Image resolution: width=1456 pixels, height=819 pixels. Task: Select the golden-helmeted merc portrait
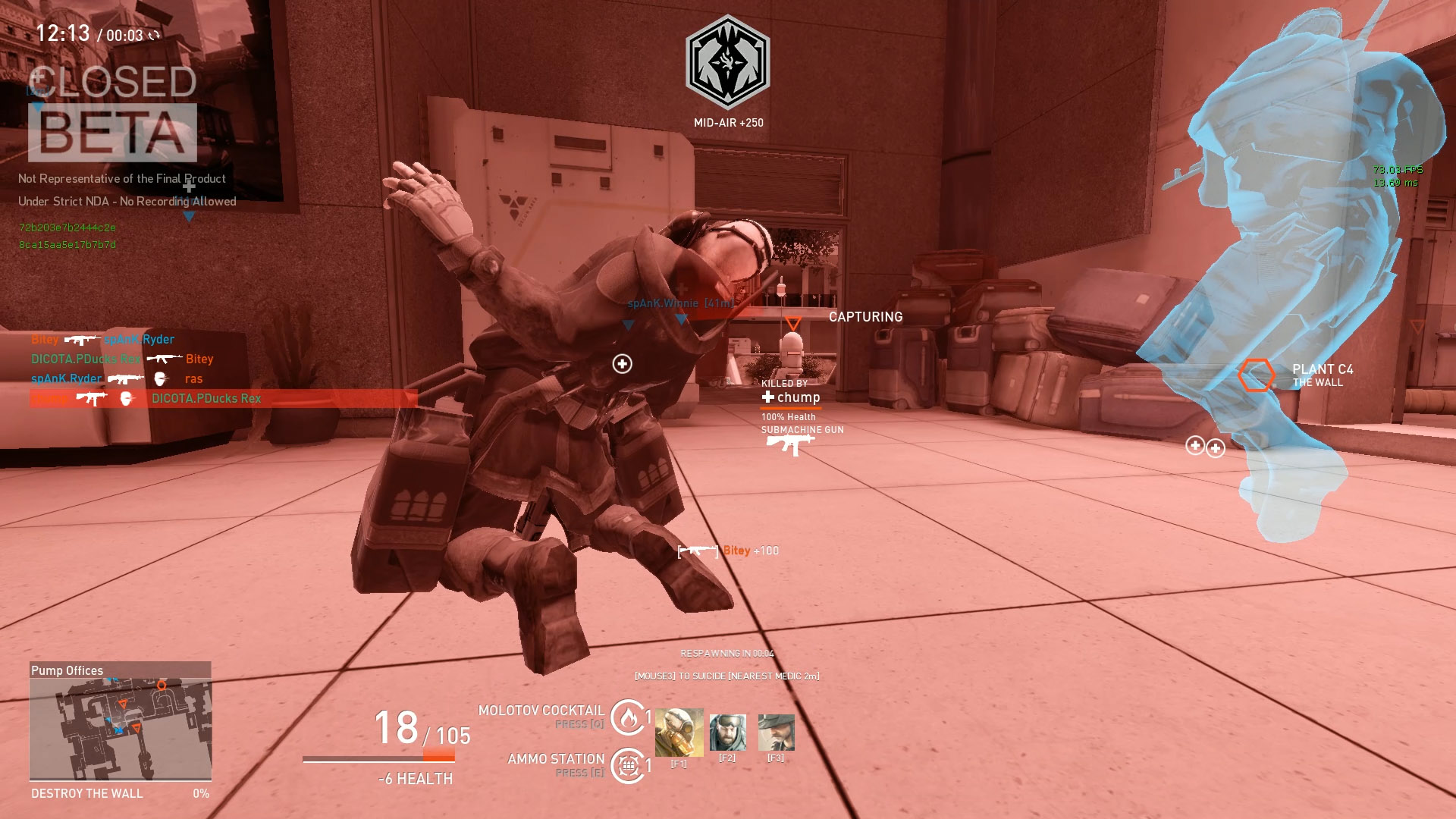679,732
